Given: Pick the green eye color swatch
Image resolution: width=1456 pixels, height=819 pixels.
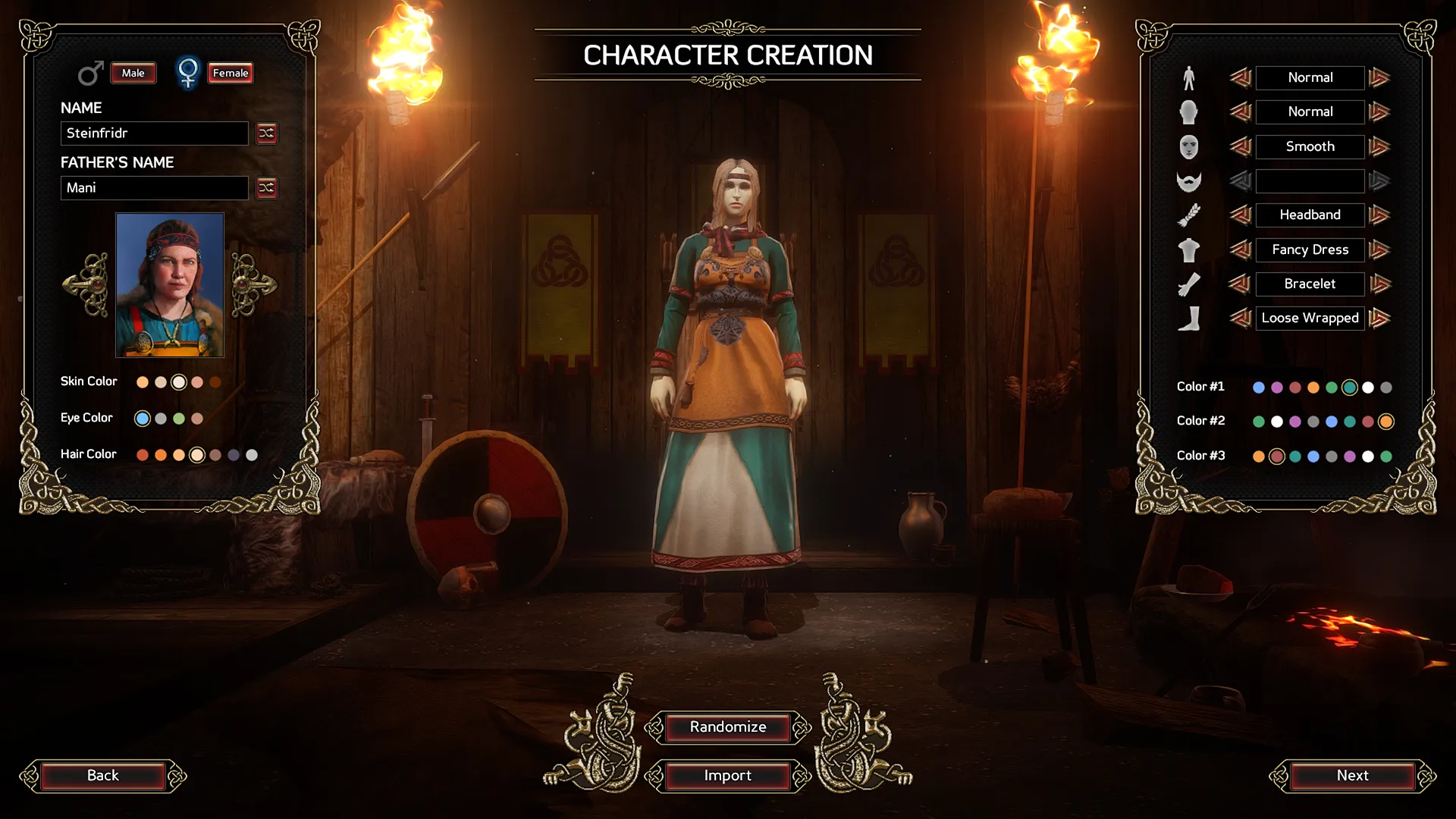Looking at the screenshot, I should (179, 419).
